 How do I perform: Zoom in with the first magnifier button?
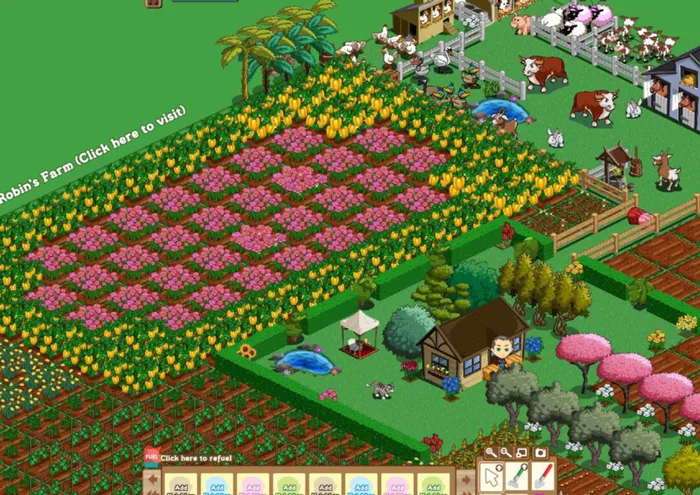click(x=491, y=453)
